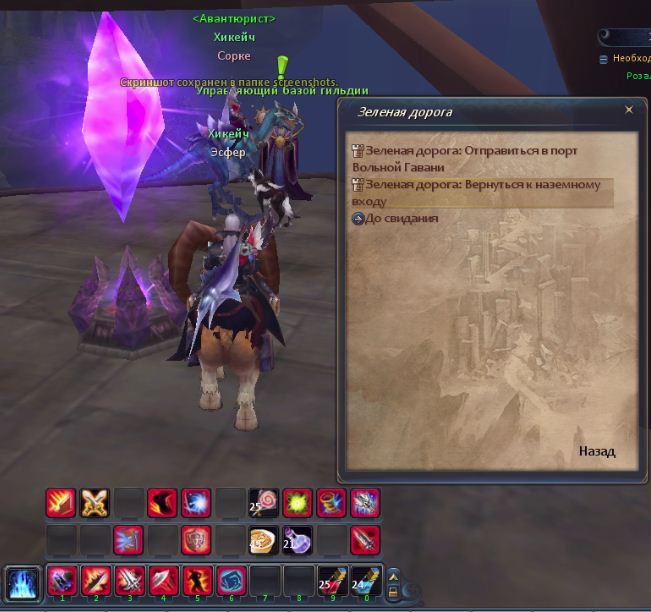Switch hotbar page with the up arrow

393,573
